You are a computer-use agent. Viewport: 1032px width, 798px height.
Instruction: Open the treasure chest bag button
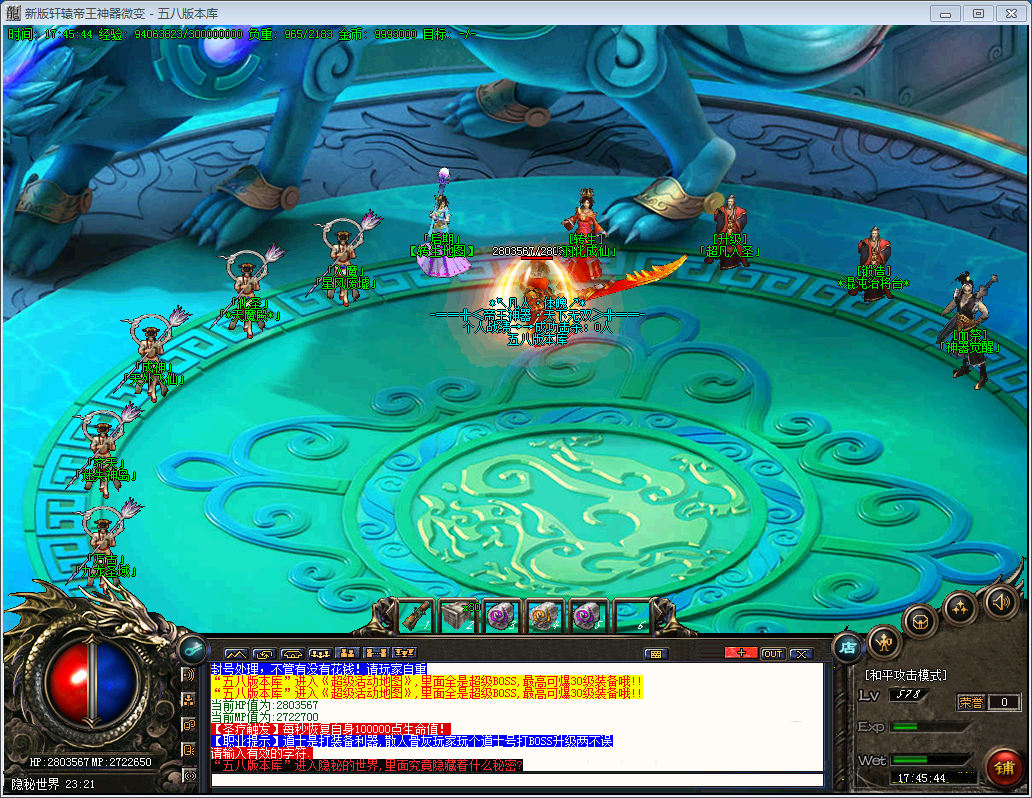(919, 621)
